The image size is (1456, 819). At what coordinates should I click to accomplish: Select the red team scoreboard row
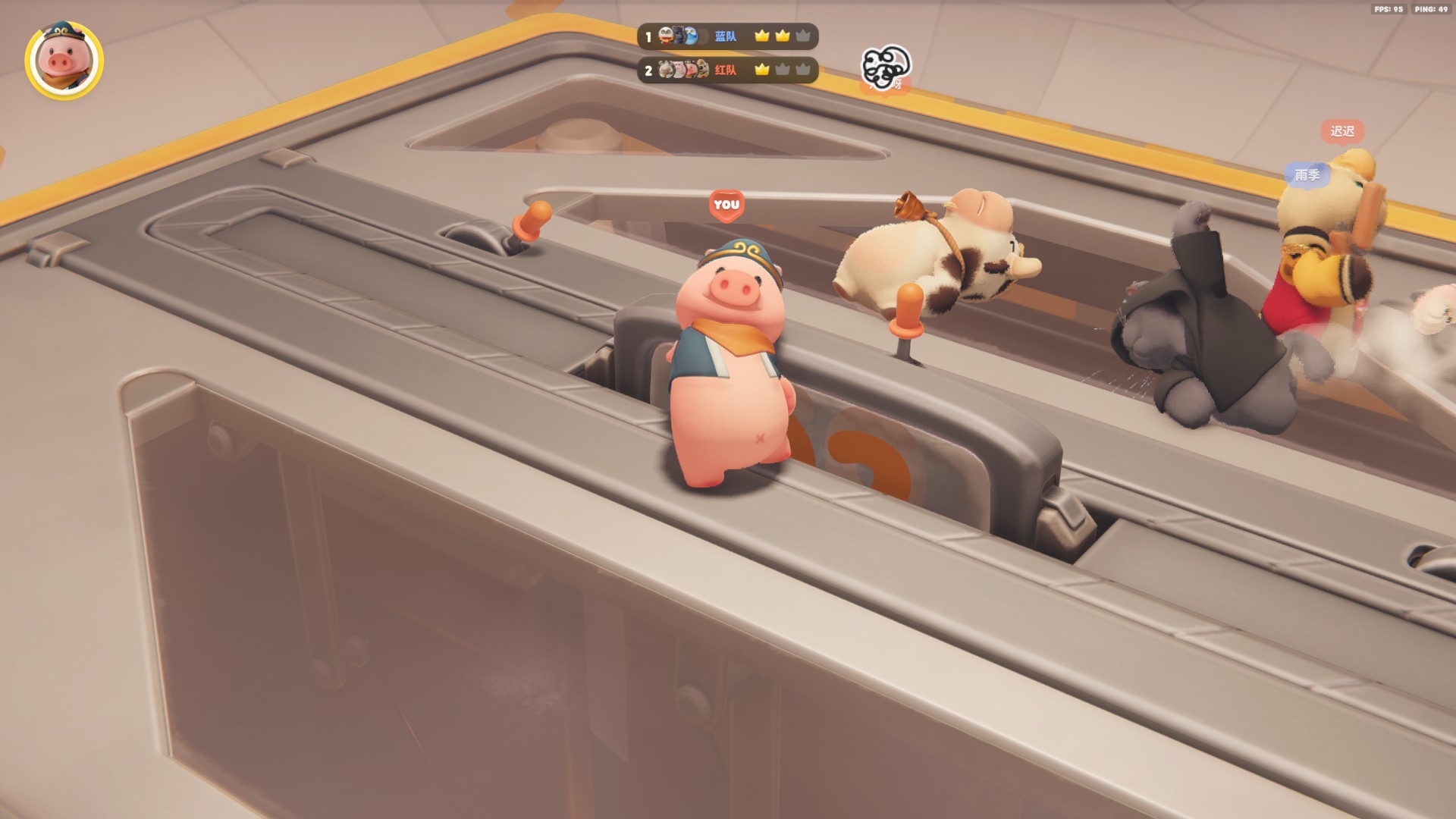tap(726, 71)
